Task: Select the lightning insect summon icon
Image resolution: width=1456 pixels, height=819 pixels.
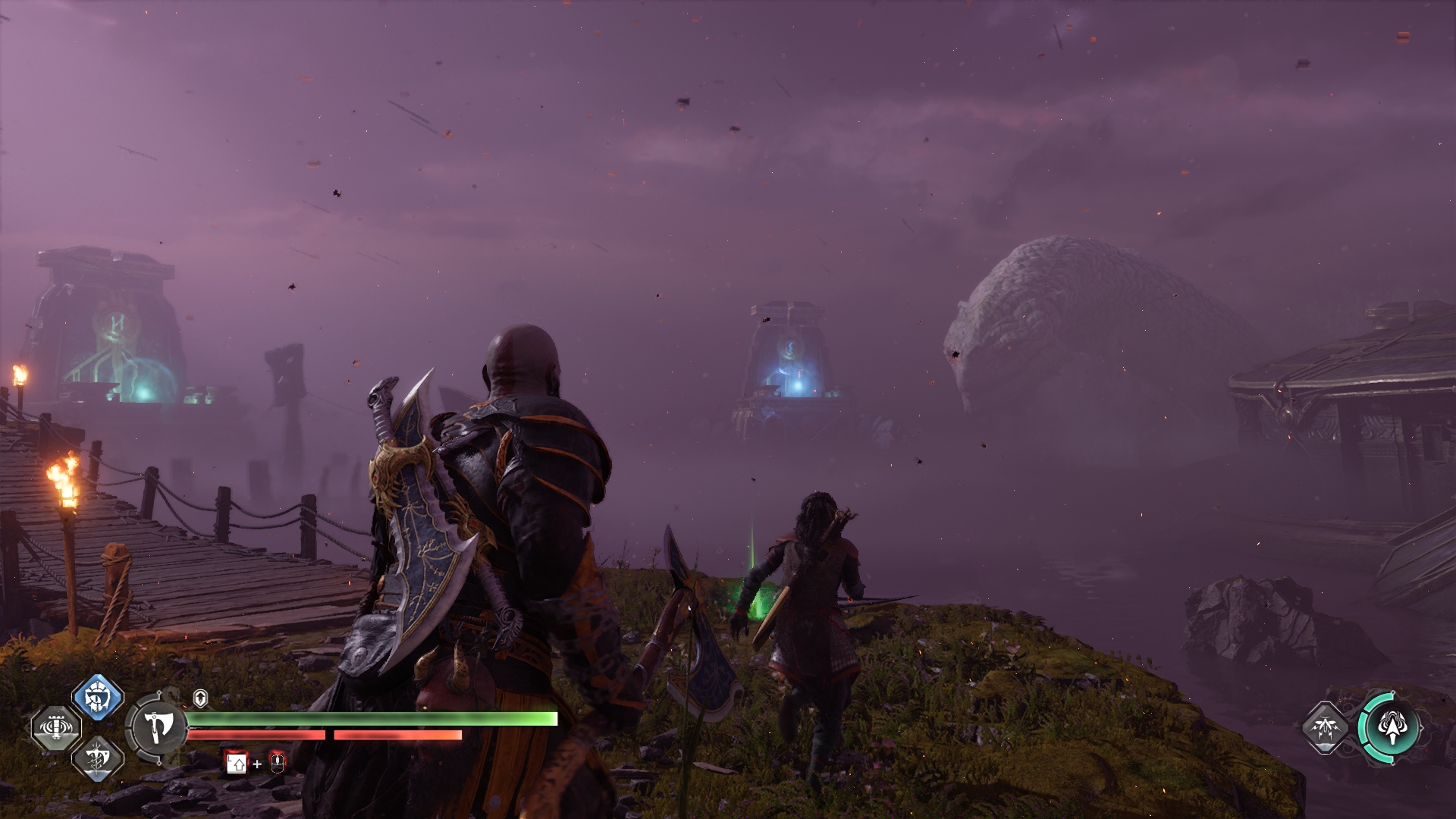Action: 1326,728
